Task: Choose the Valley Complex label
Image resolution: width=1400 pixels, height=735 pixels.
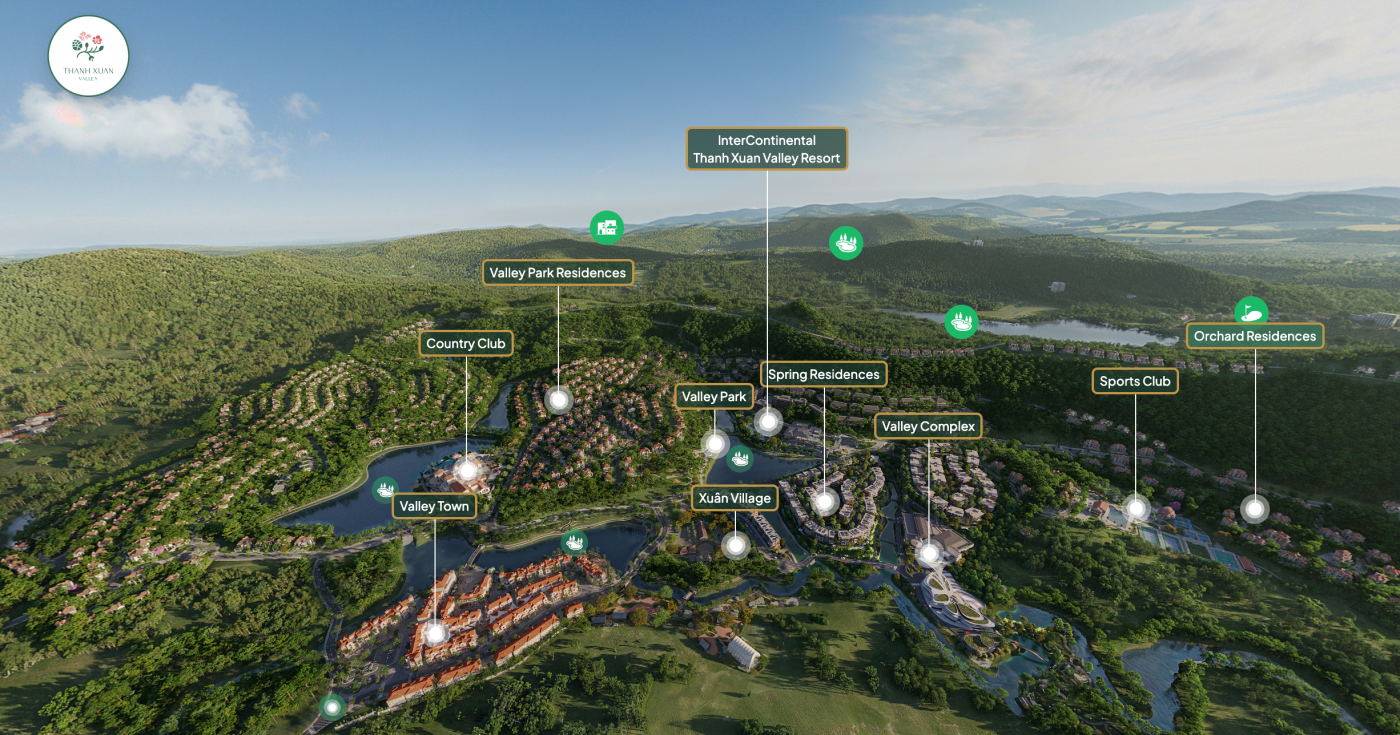Action: tap(928, 427)
